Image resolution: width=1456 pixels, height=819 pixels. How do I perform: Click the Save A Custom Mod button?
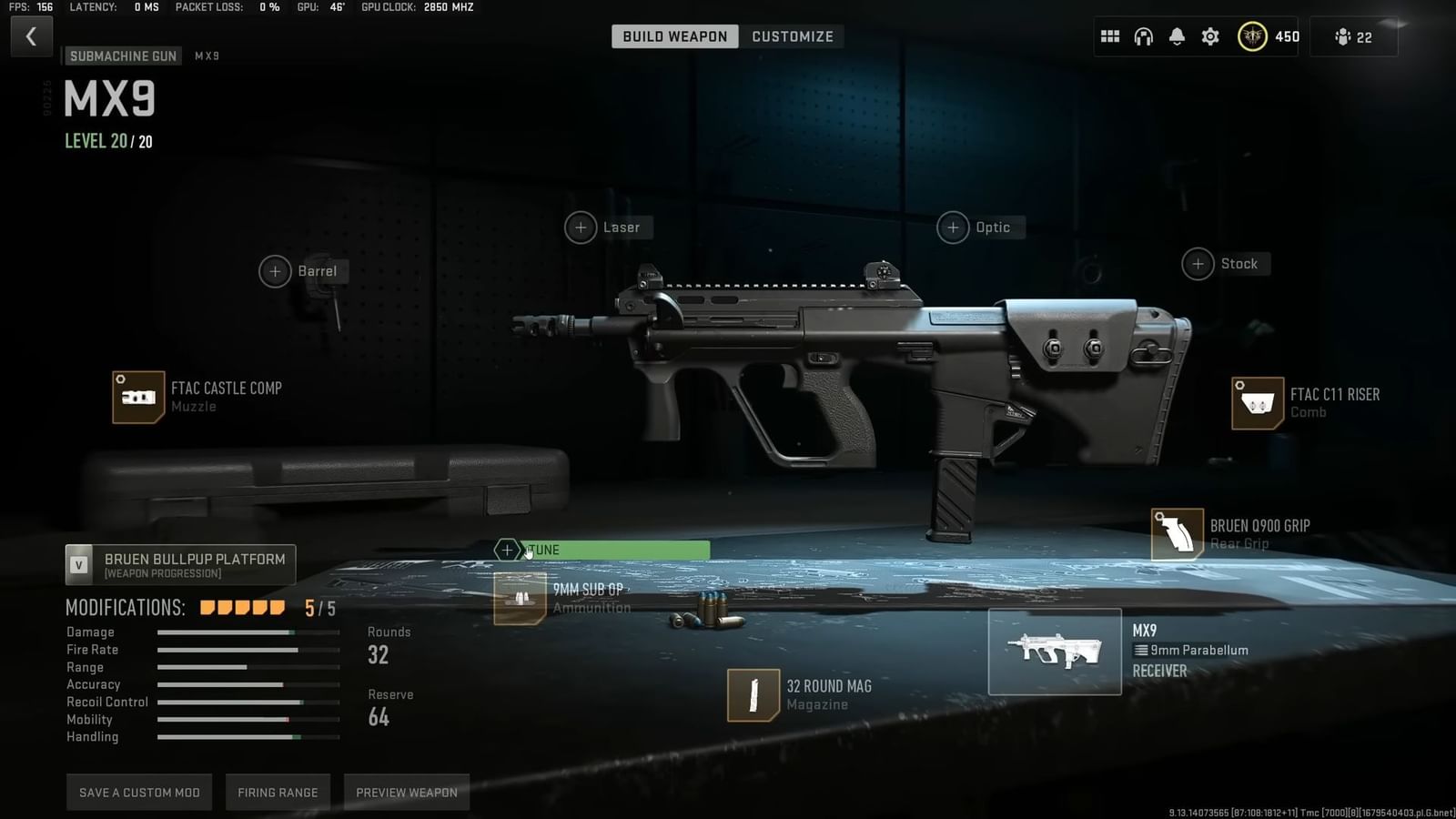tap(138, 792)
